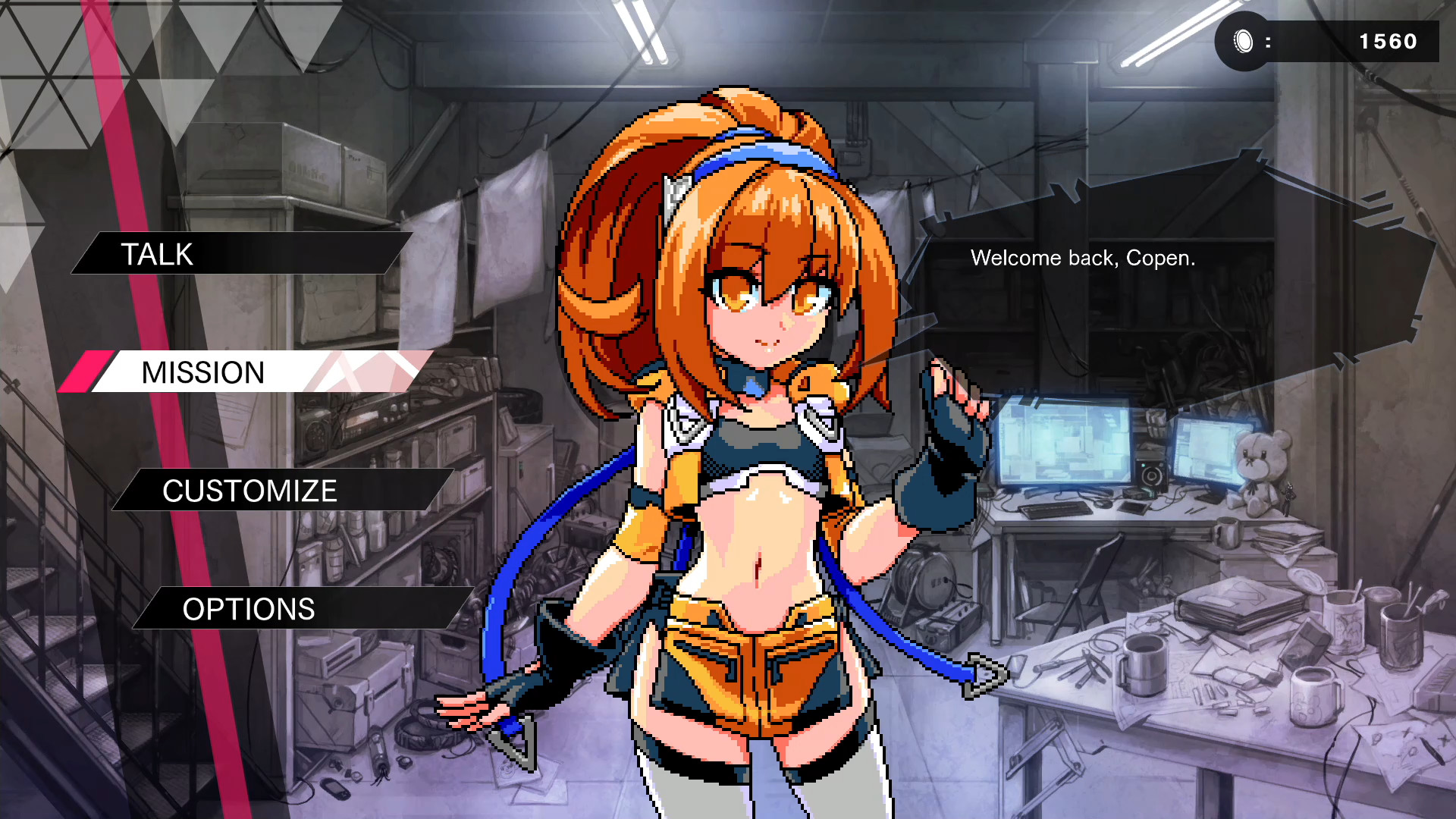This screenshot has width=1456, height=819.
Task: Select the currency counter showing 1560
Action: pos(1389,42)
